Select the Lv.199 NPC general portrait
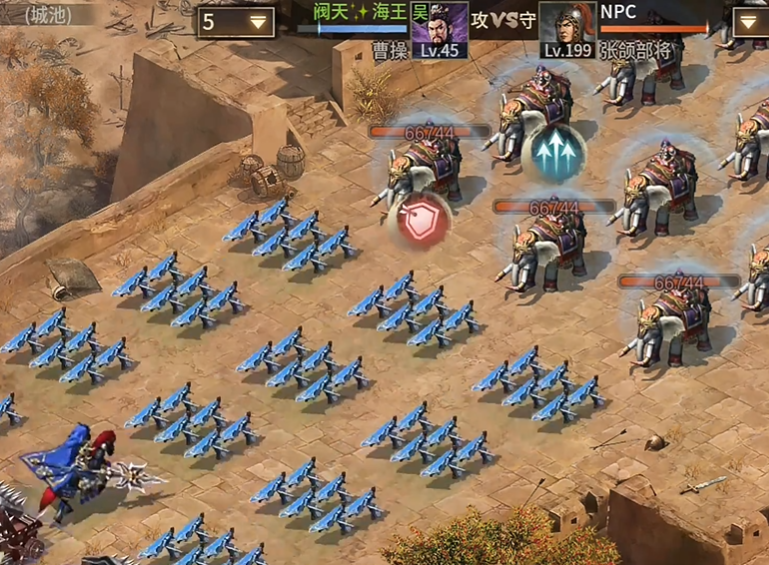Viewport: 769px width, 565px height. [567, 28]
